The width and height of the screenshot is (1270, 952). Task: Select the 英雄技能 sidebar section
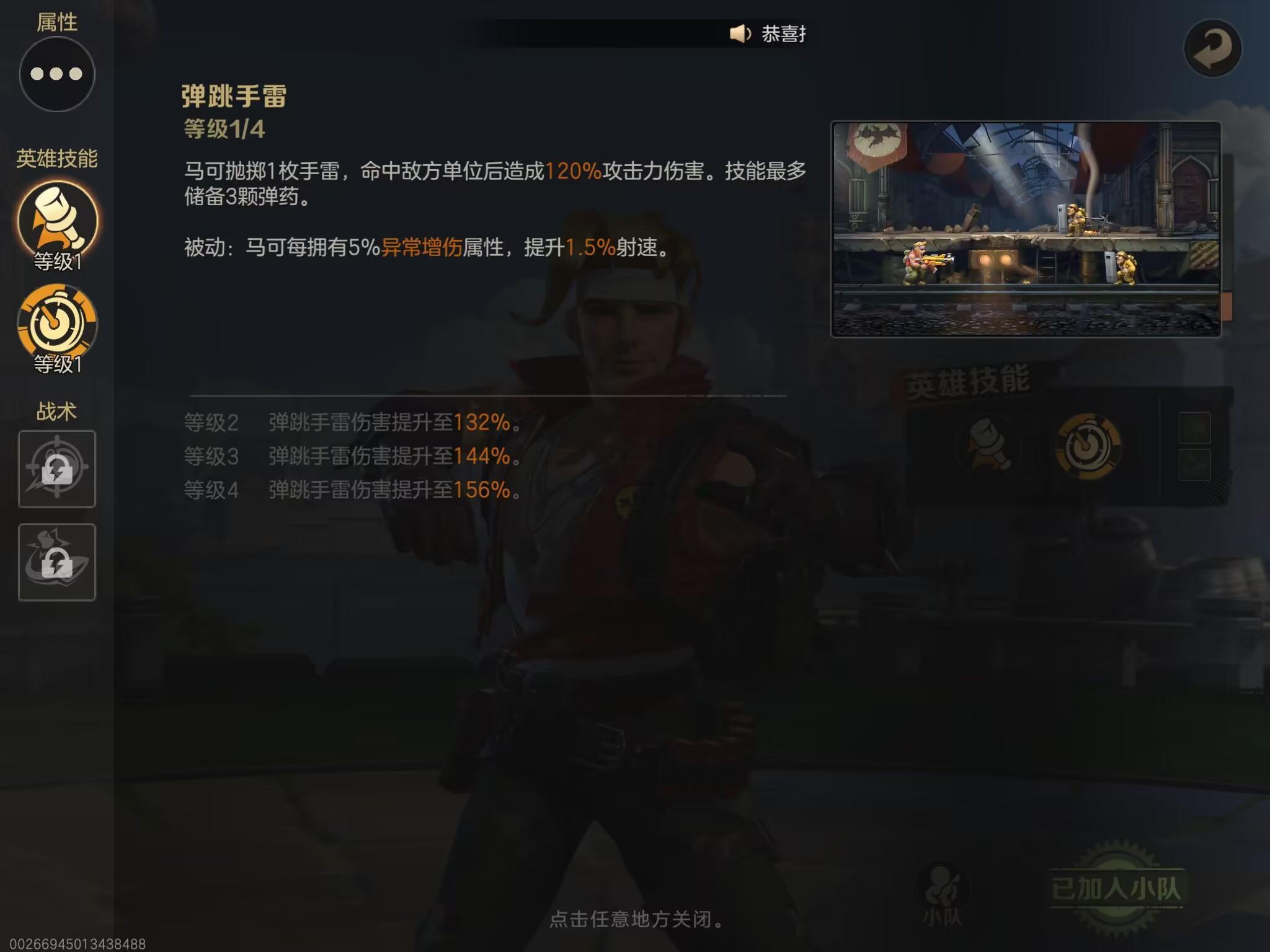click(56, 157)
